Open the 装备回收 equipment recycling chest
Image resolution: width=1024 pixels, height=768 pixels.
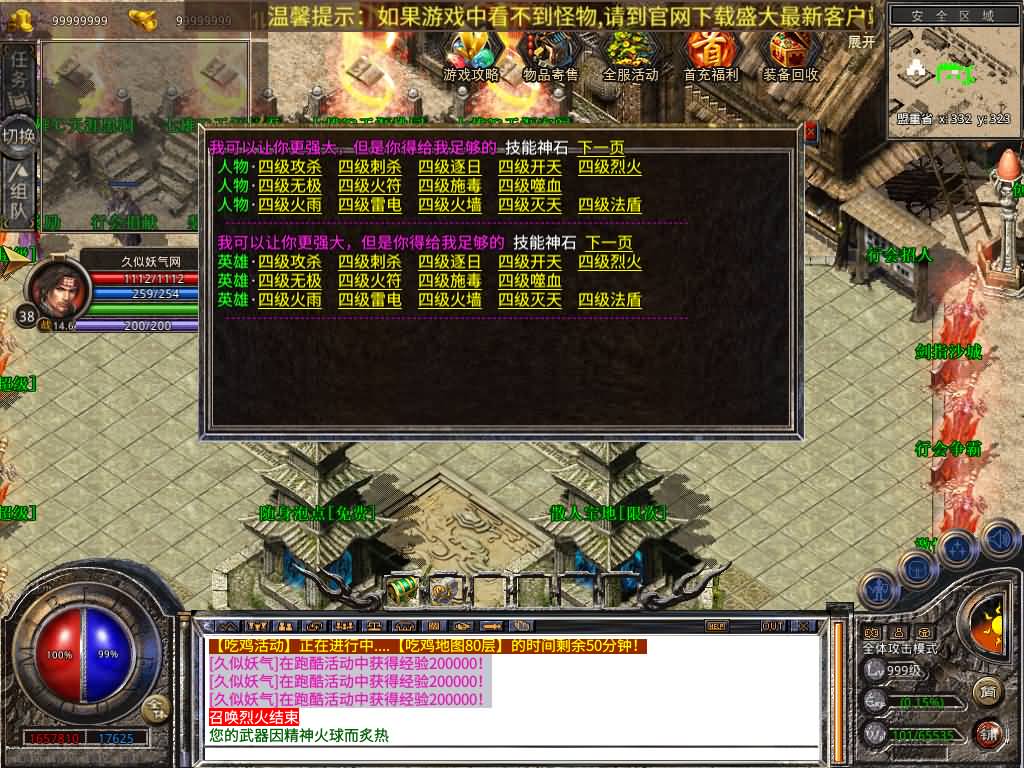point(790,54)
